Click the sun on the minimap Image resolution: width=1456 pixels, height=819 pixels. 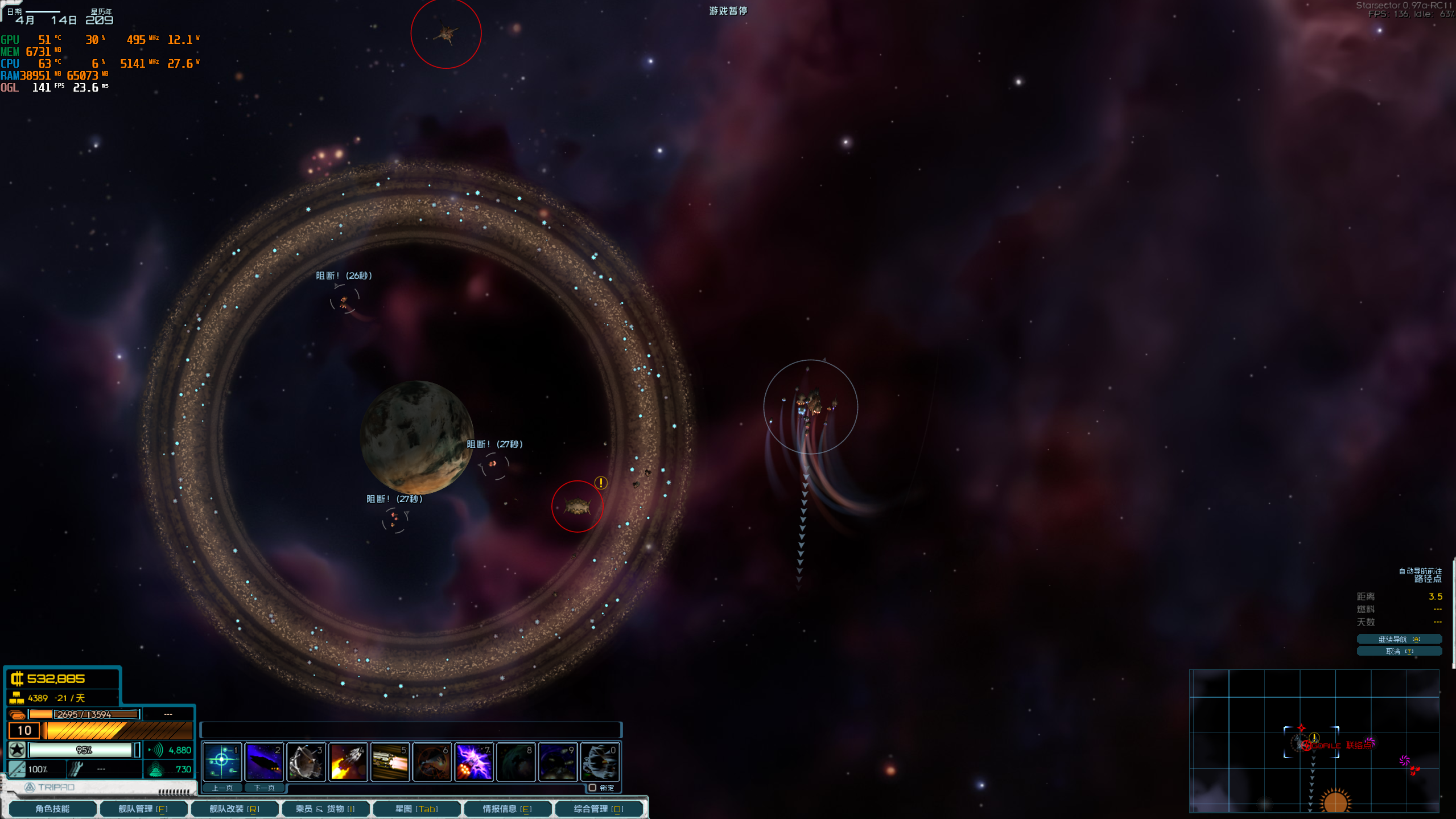1335,801
